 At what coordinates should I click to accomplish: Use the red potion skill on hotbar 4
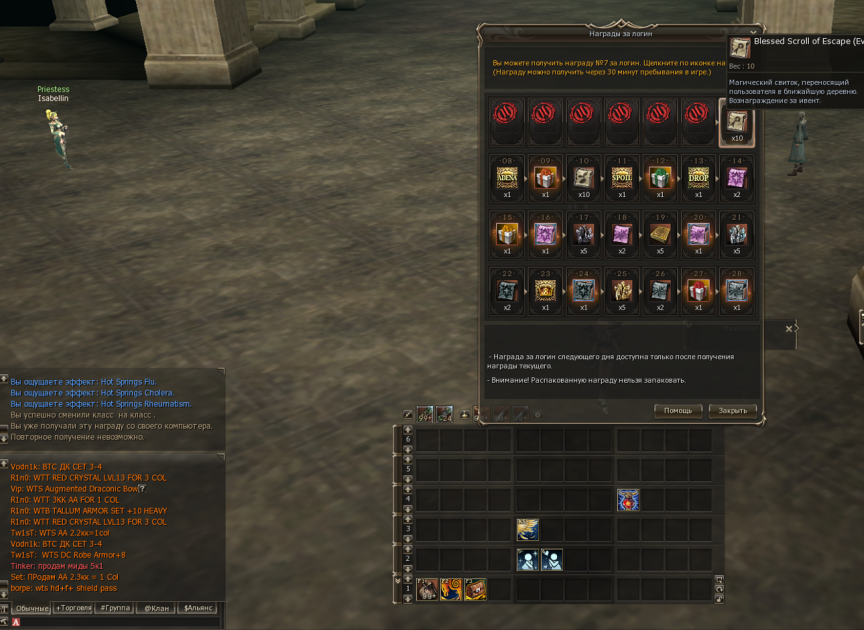pos(628,500)
